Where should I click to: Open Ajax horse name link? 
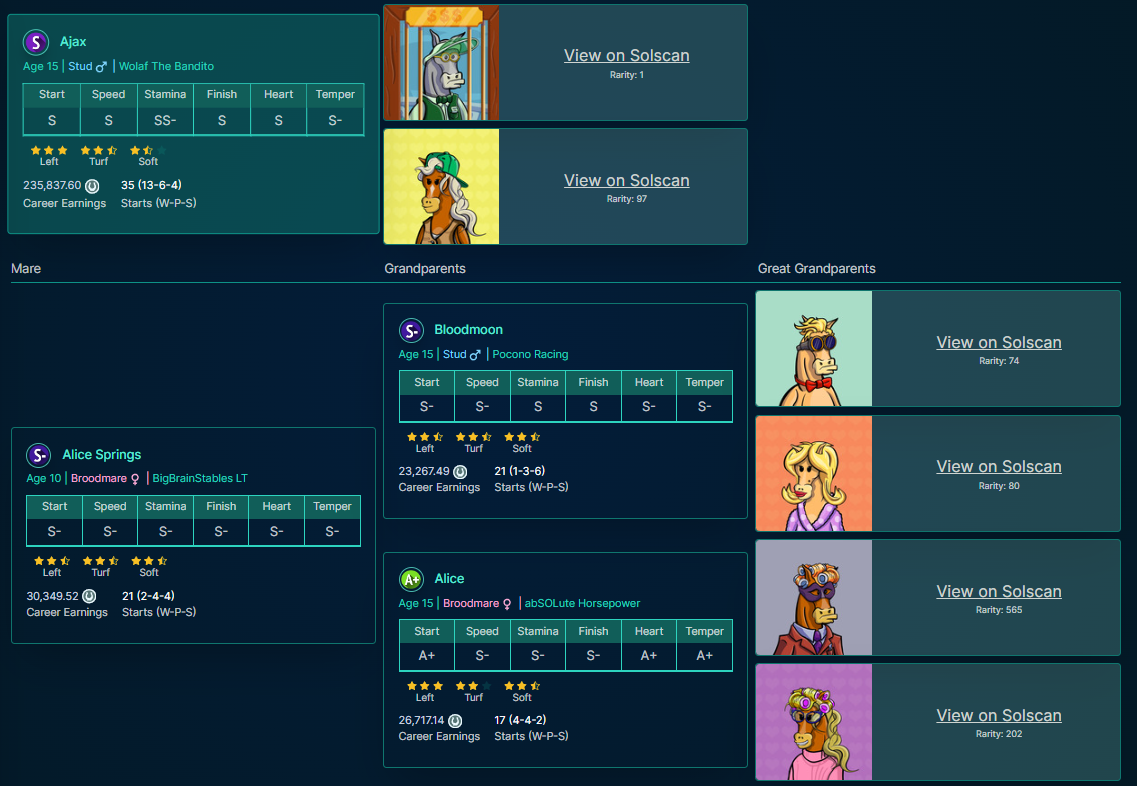(73, 42)
